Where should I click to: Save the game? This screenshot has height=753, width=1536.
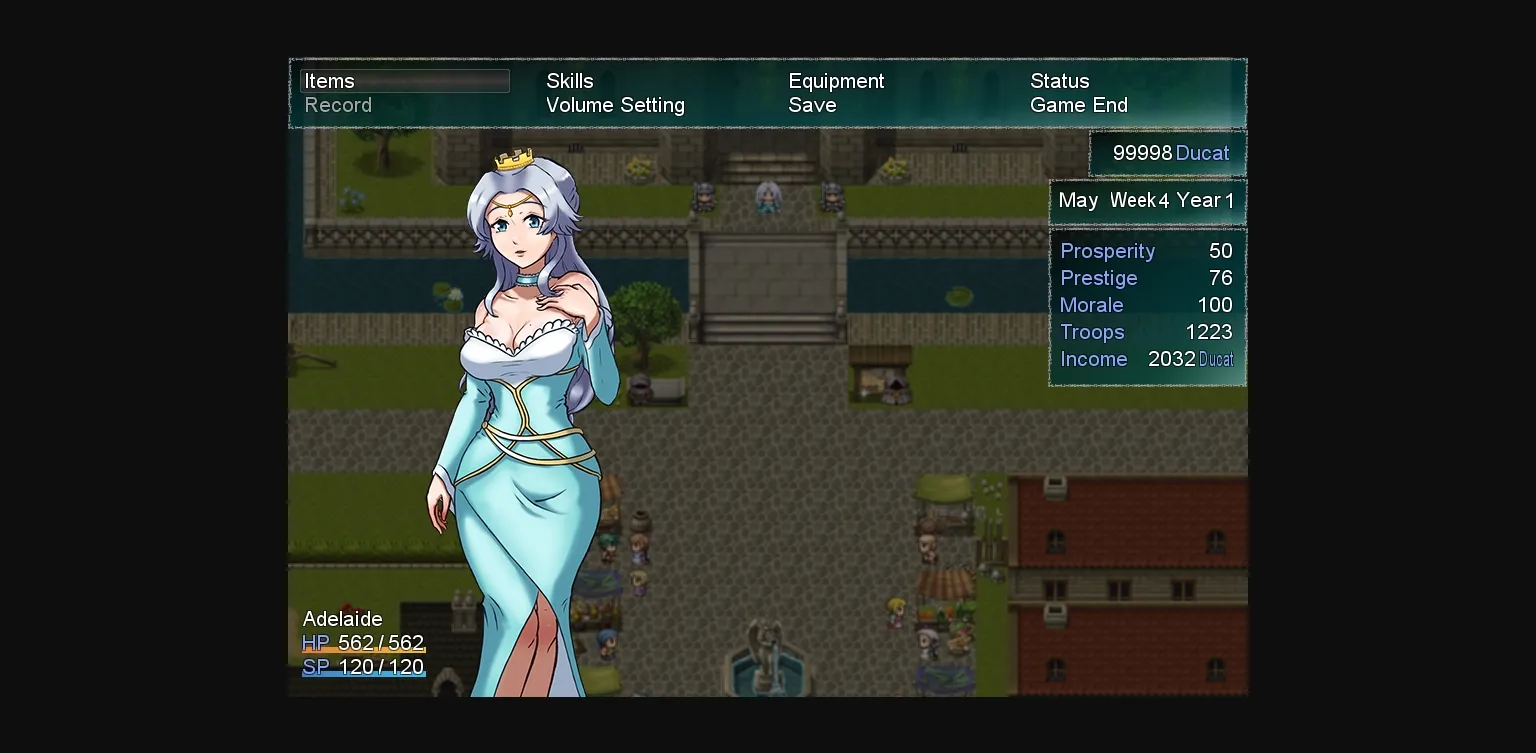pos(812,105)
